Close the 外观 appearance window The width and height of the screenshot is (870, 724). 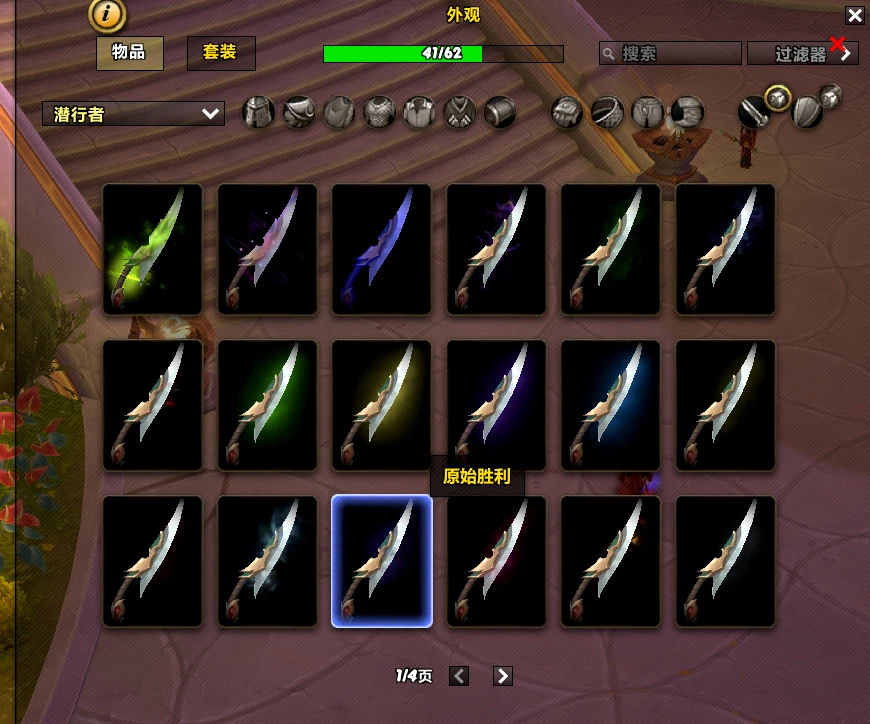click(854, 15)
